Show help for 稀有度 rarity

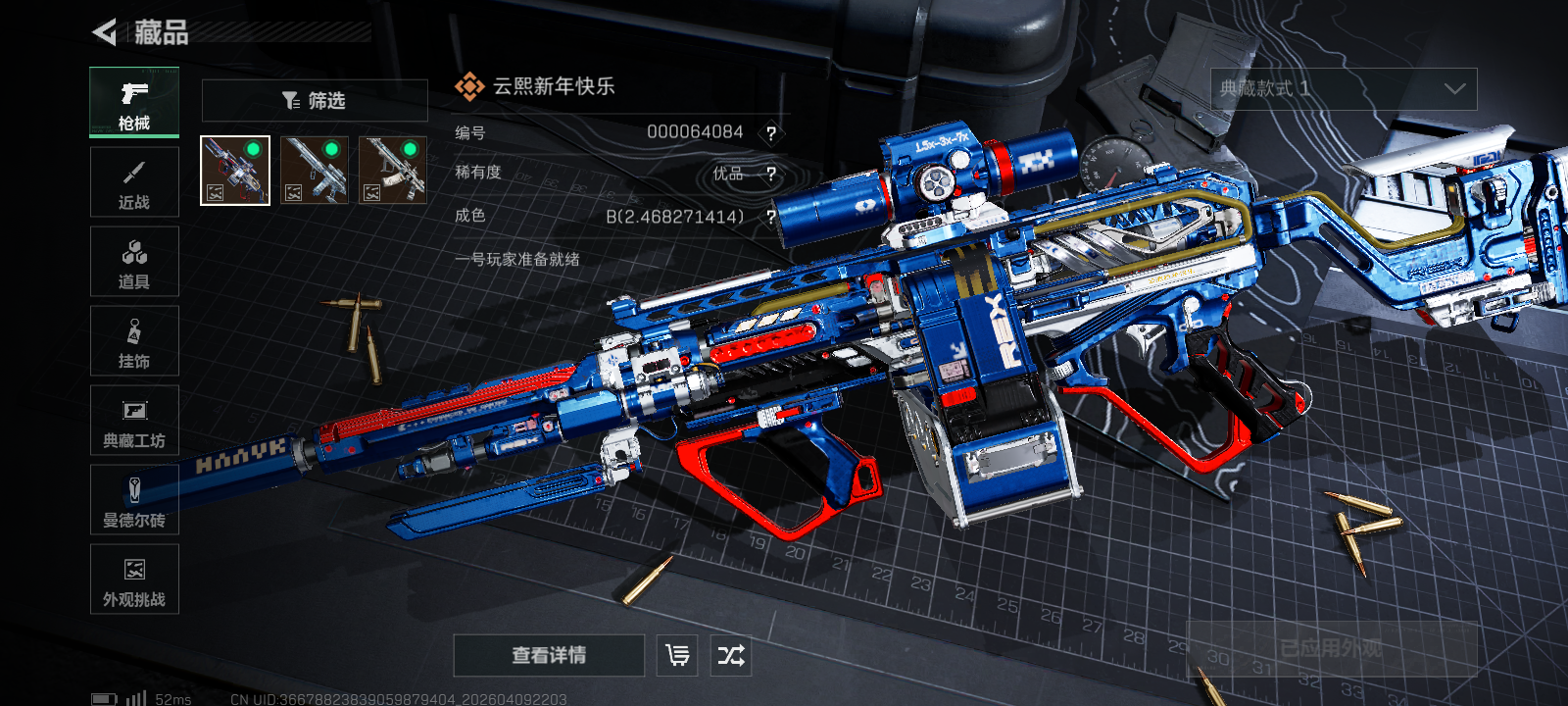tap(771, 175)
